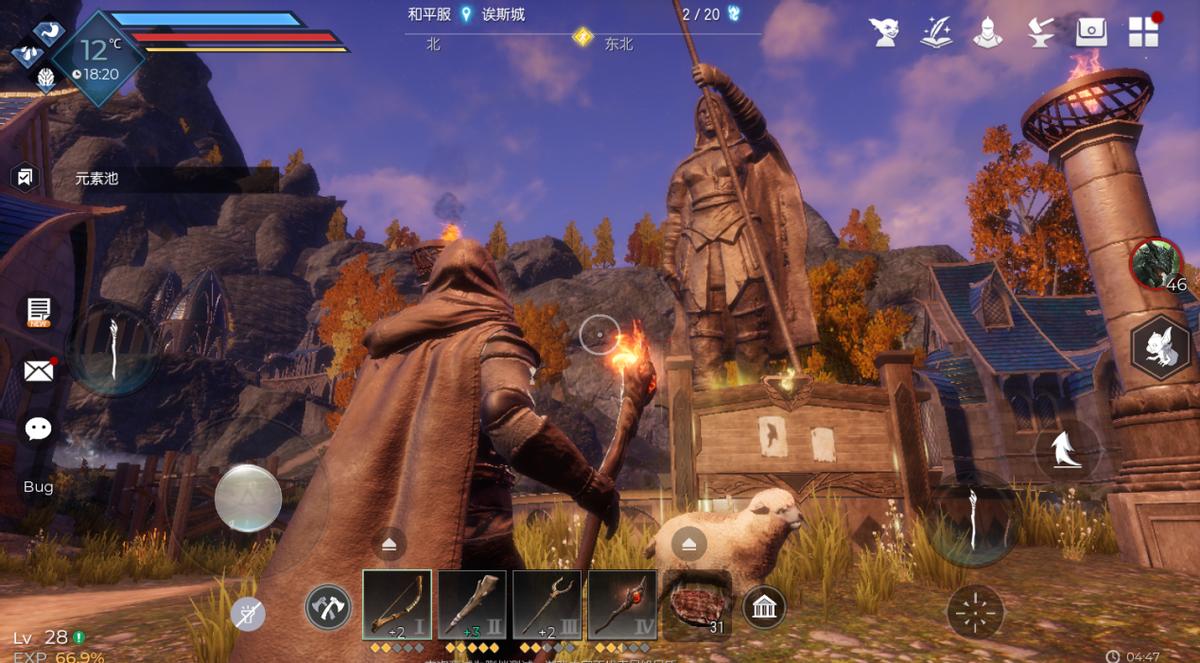Open the backpack inventory

pos(1091,31)
